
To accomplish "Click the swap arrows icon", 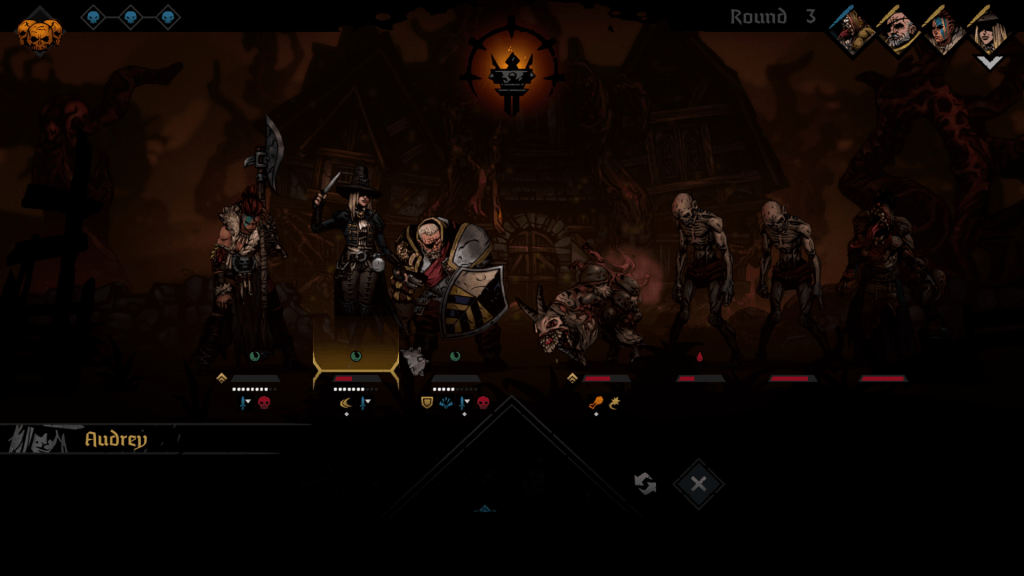I will [645, 484].
